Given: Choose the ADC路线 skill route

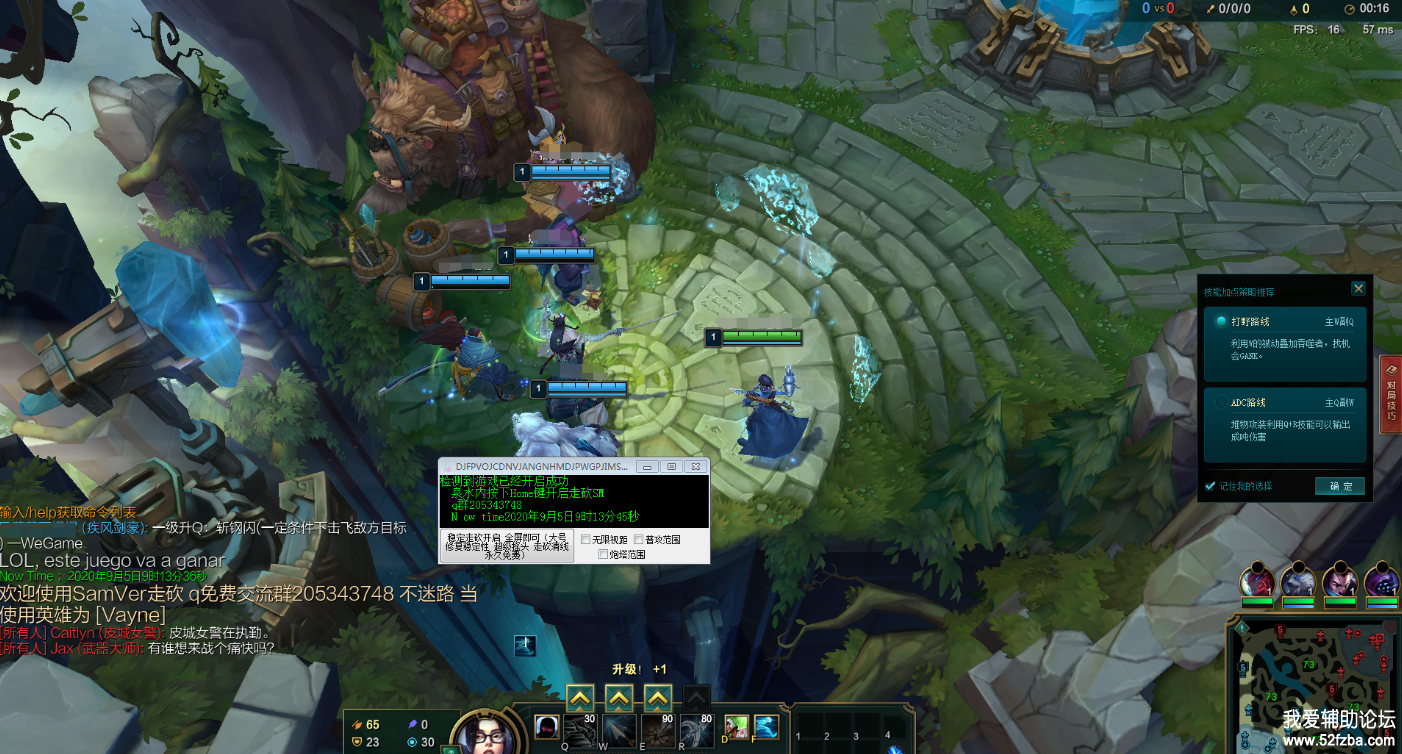Looking at the screenshot, I should [x=1221, y=403].
